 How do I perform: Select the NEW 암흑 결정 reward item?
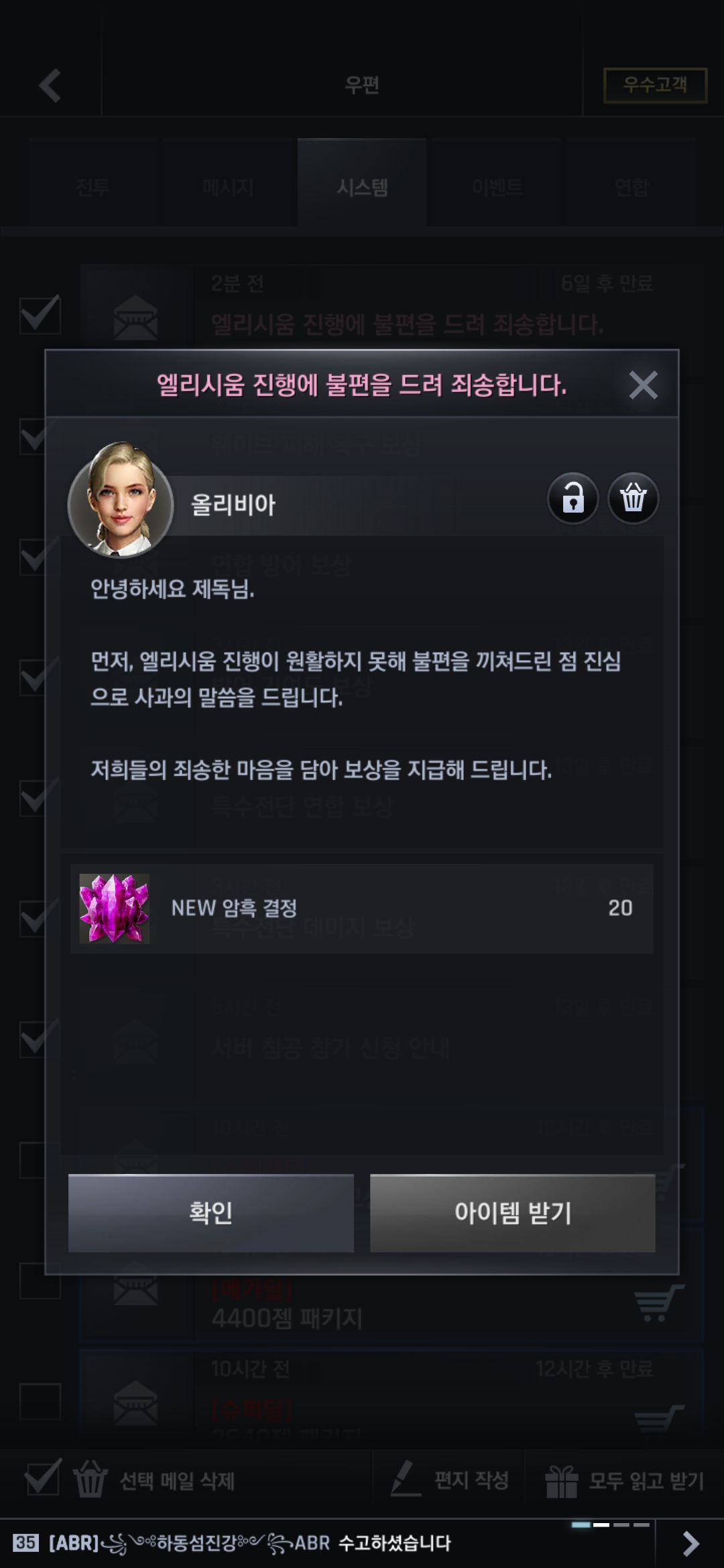click(361, 908)
